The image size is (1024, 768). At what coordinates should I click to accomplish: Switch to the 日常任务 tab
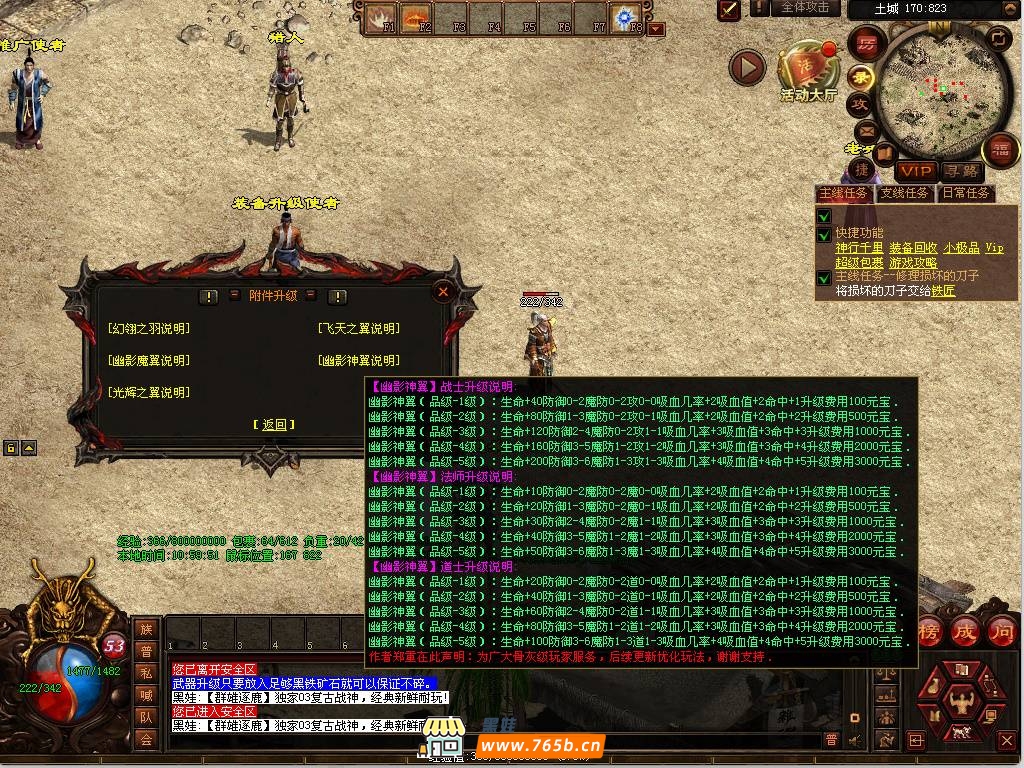(x=965, y=193)
